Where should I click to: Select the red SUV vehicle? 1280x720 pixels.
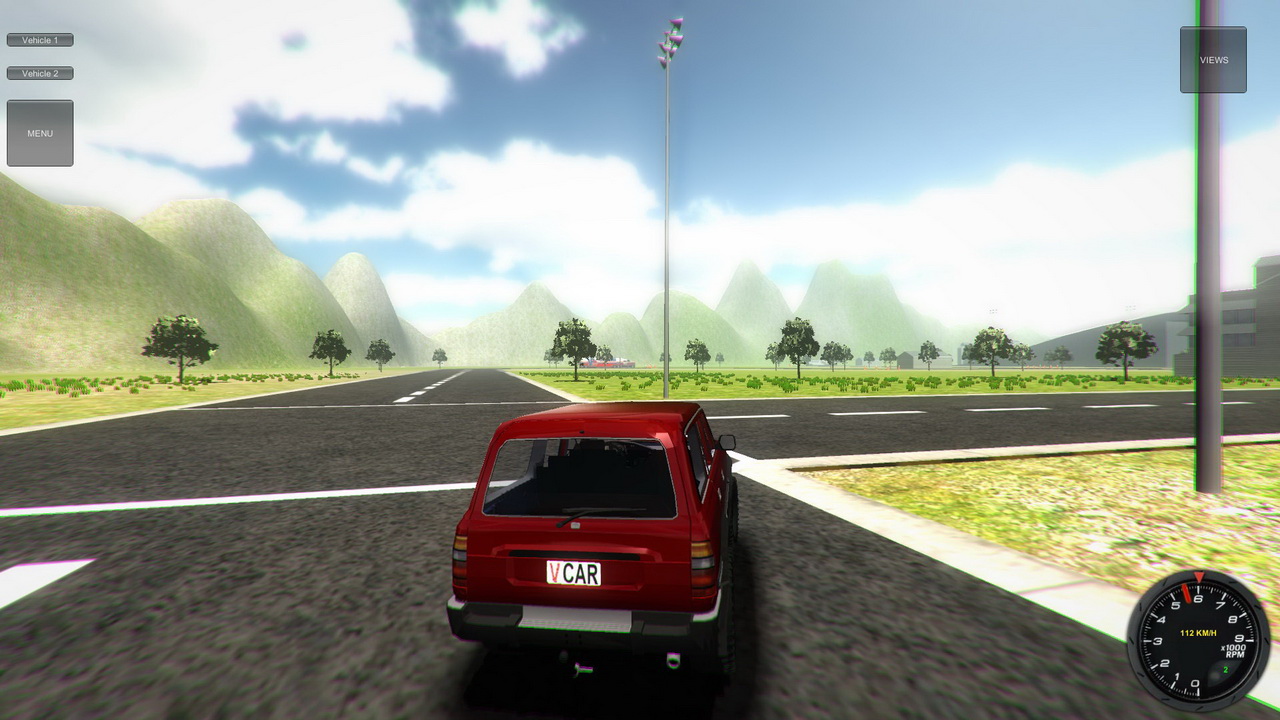pos(590,520)
